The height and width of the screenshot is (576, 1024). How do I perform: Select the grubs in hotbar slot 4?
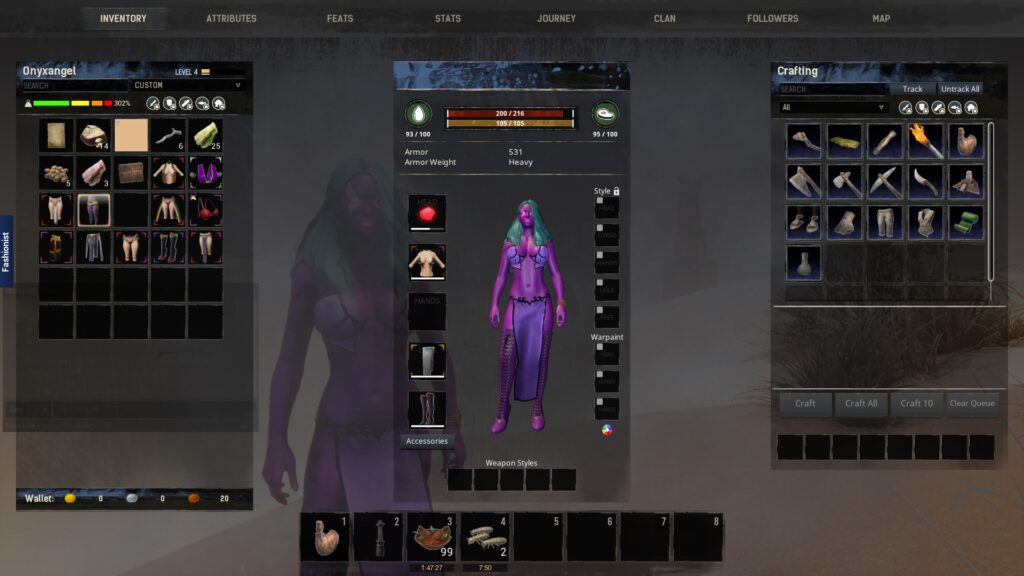(x=484, y=538)
